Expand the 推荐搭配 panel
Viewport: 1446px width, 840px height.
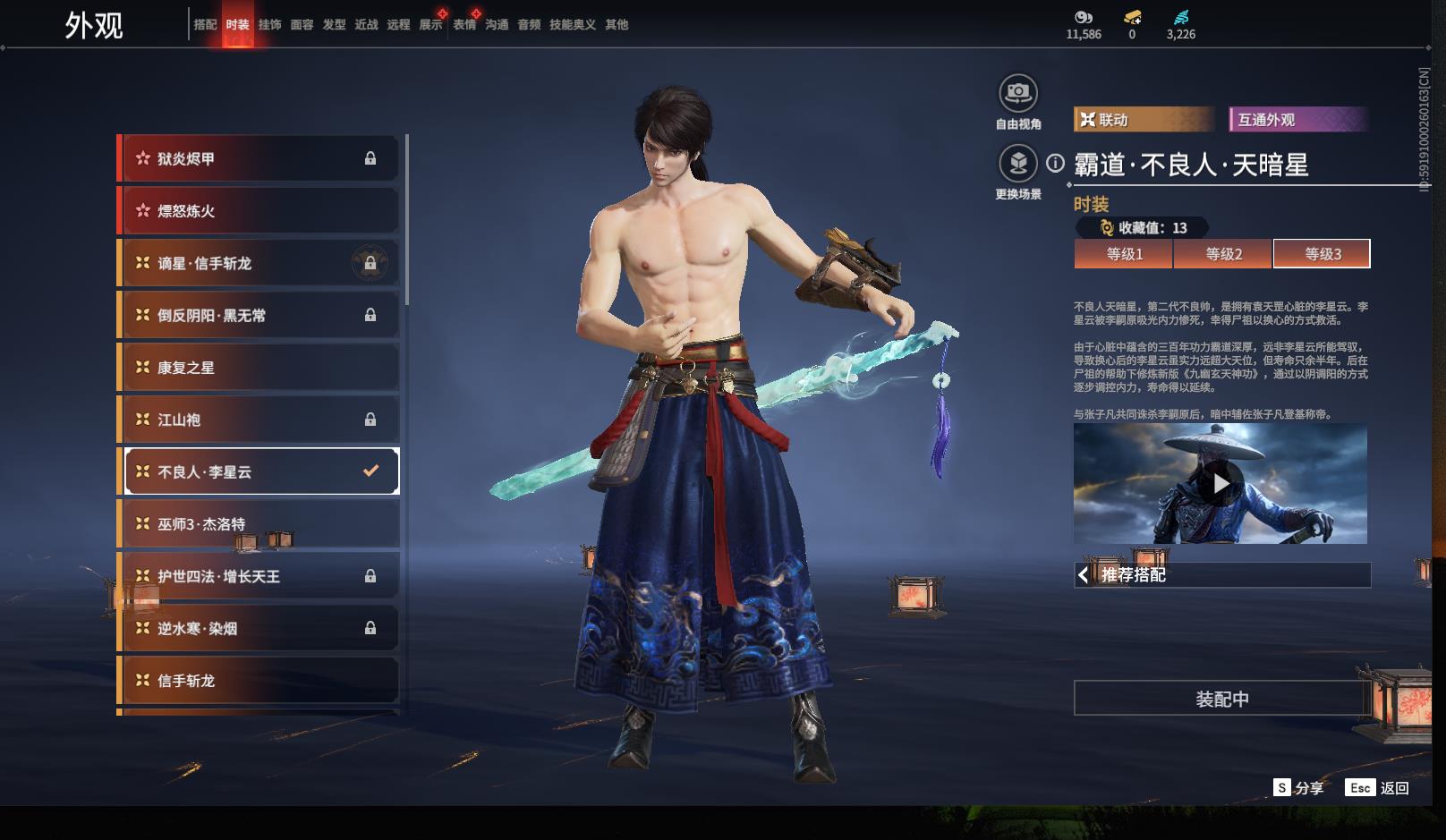1221,575
